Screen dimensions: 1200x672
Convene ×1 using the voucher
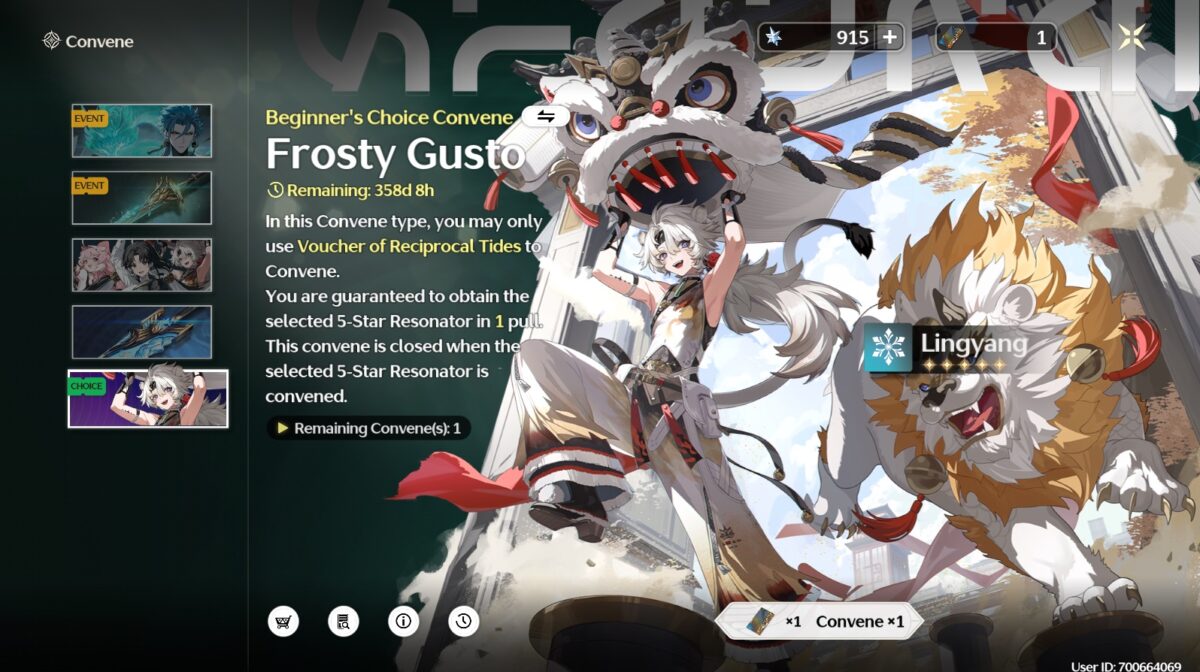(x=820, y=621)
